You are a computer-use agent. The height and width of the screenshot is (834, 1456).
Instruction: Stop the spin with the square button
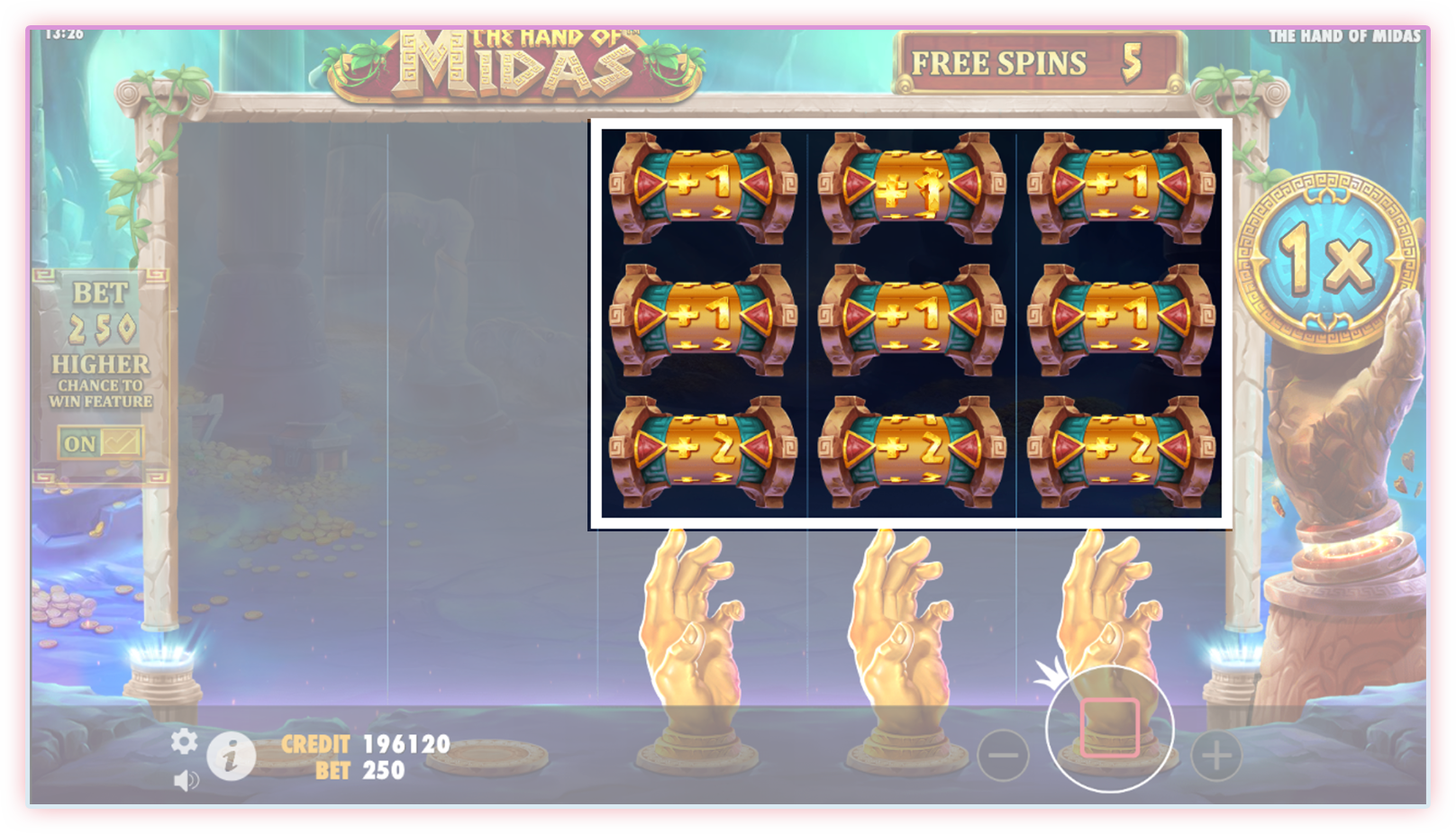point(1109,728)
